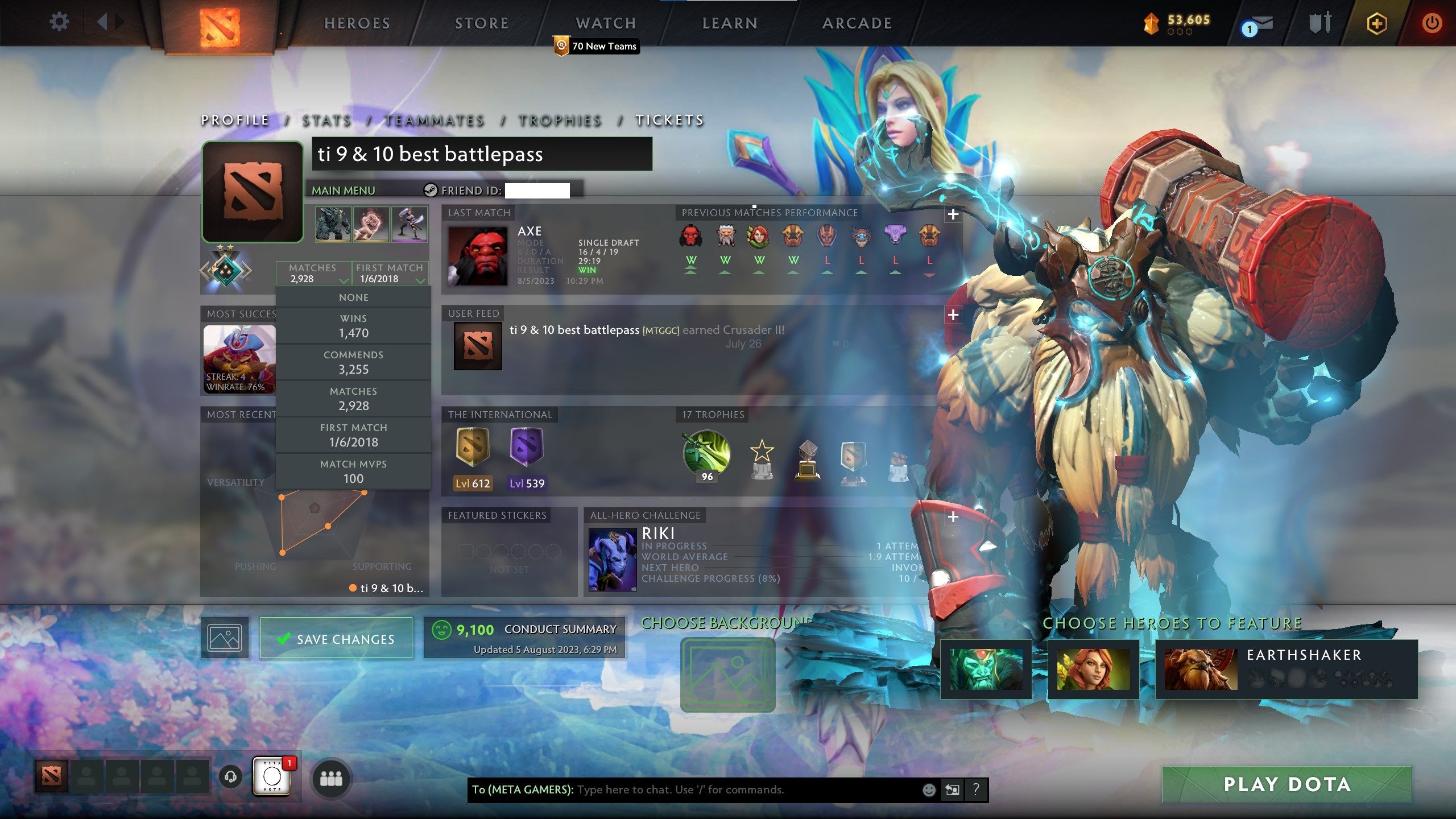This screenshot has height=819, width=1456.
Task: Open the Matches stat dropdown chevron
Action: click(343, 281)
